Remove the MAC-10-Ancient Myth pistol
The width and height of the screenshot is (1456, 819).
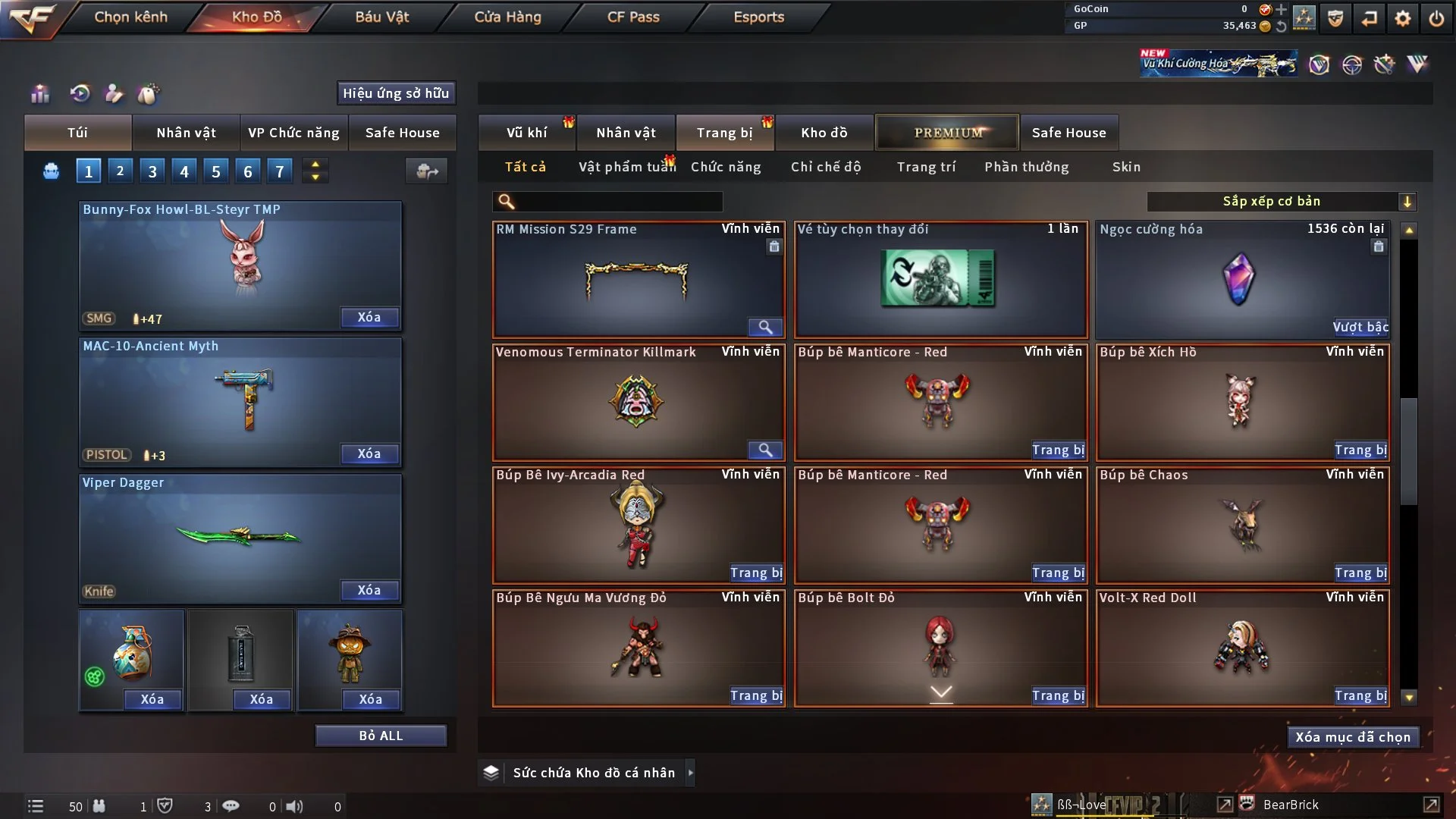pyautogui.click(x=369, y=453)
